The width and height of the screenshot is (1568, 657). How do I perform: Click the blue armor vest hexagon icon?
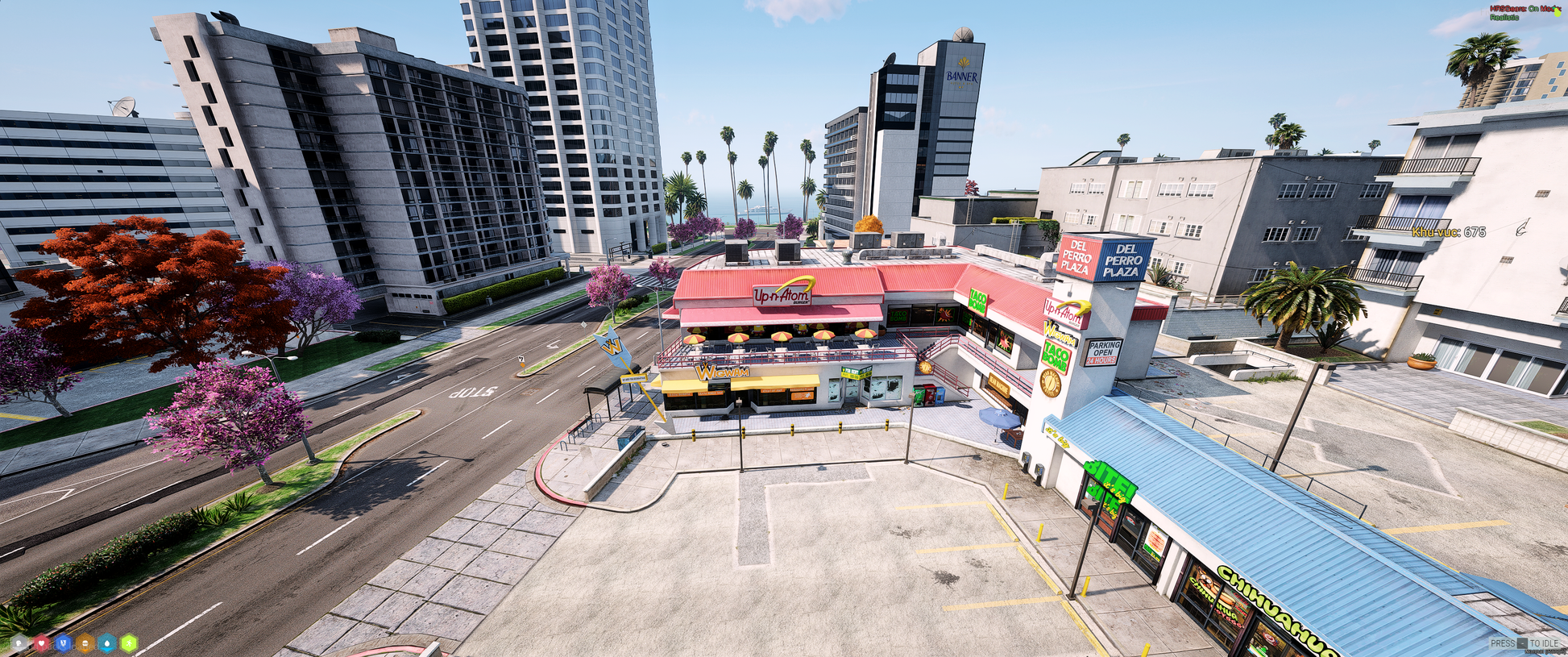click(63, 643)
